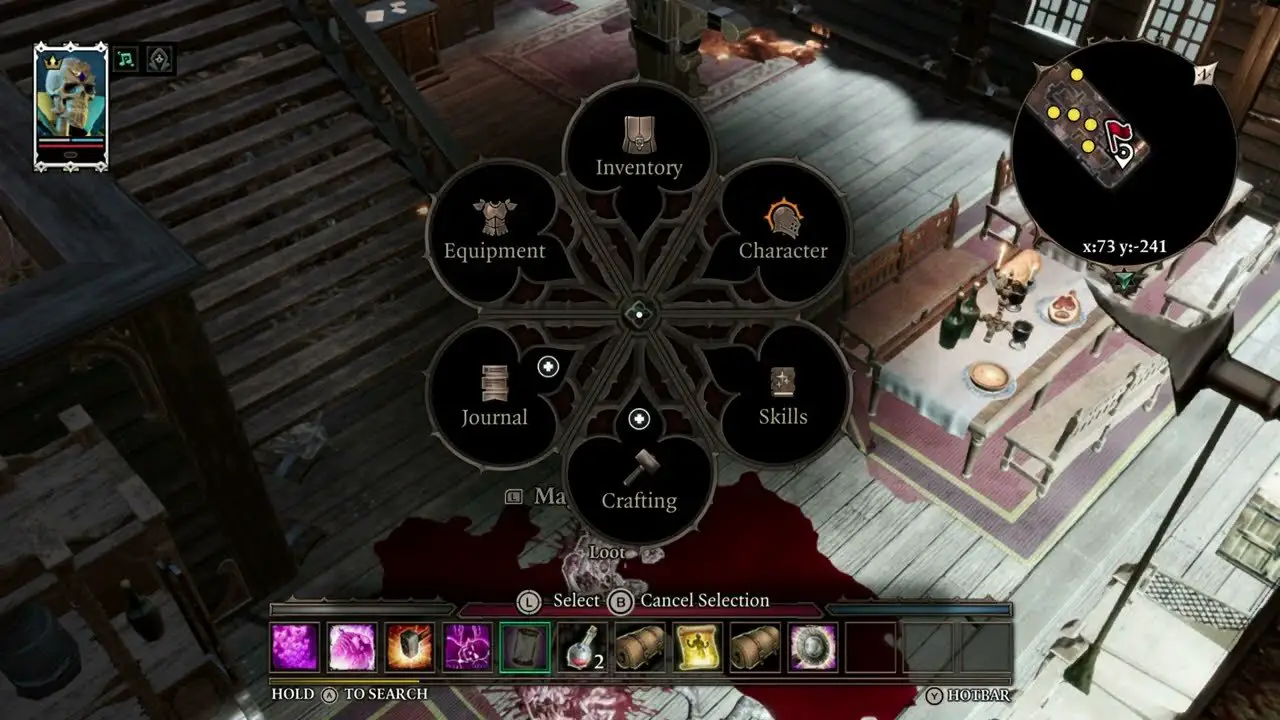Choose Journal in the radial menu
The image size is (1280, 720).
coord(494,397)
